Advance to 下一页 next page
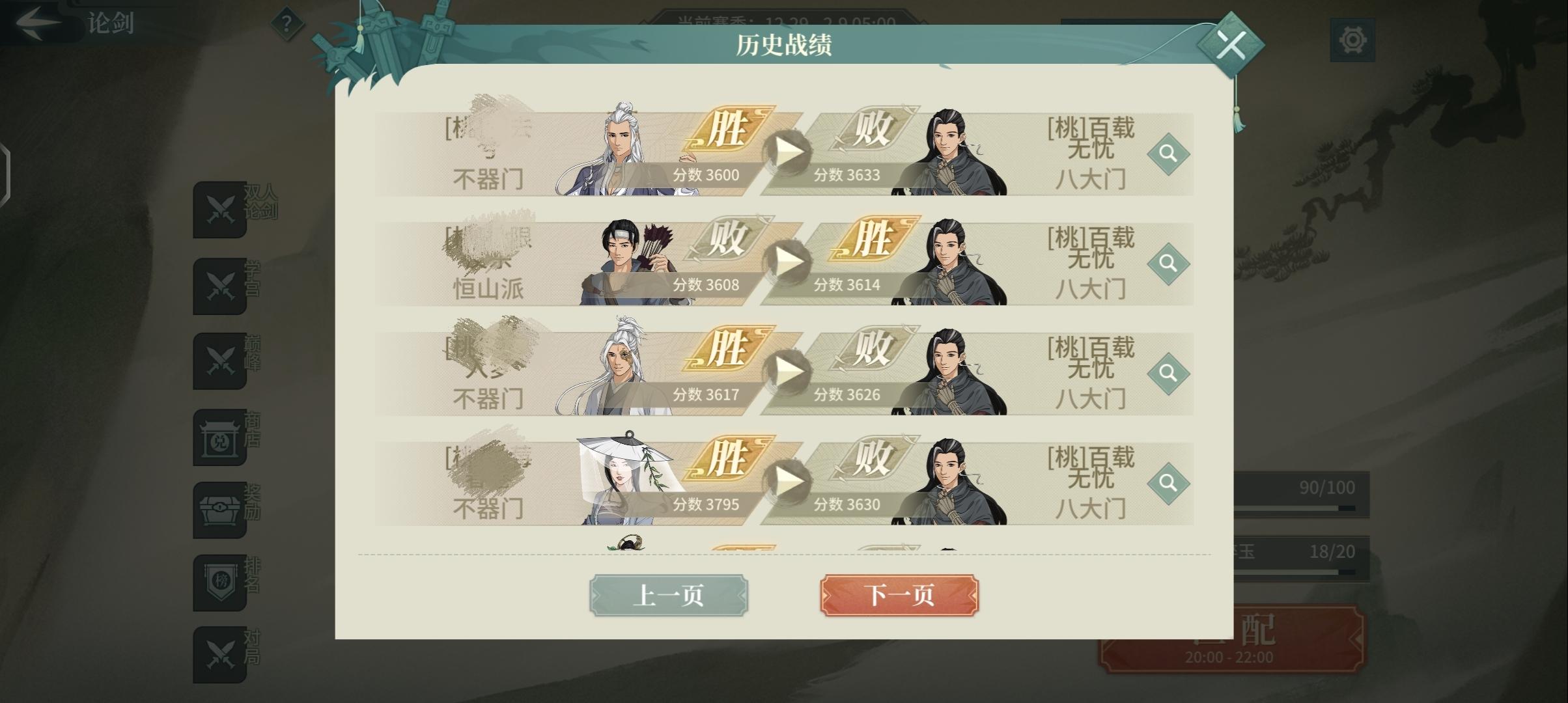Image resolution: width=1568 pixels, height=703 pixels. (x=898, y=595)
